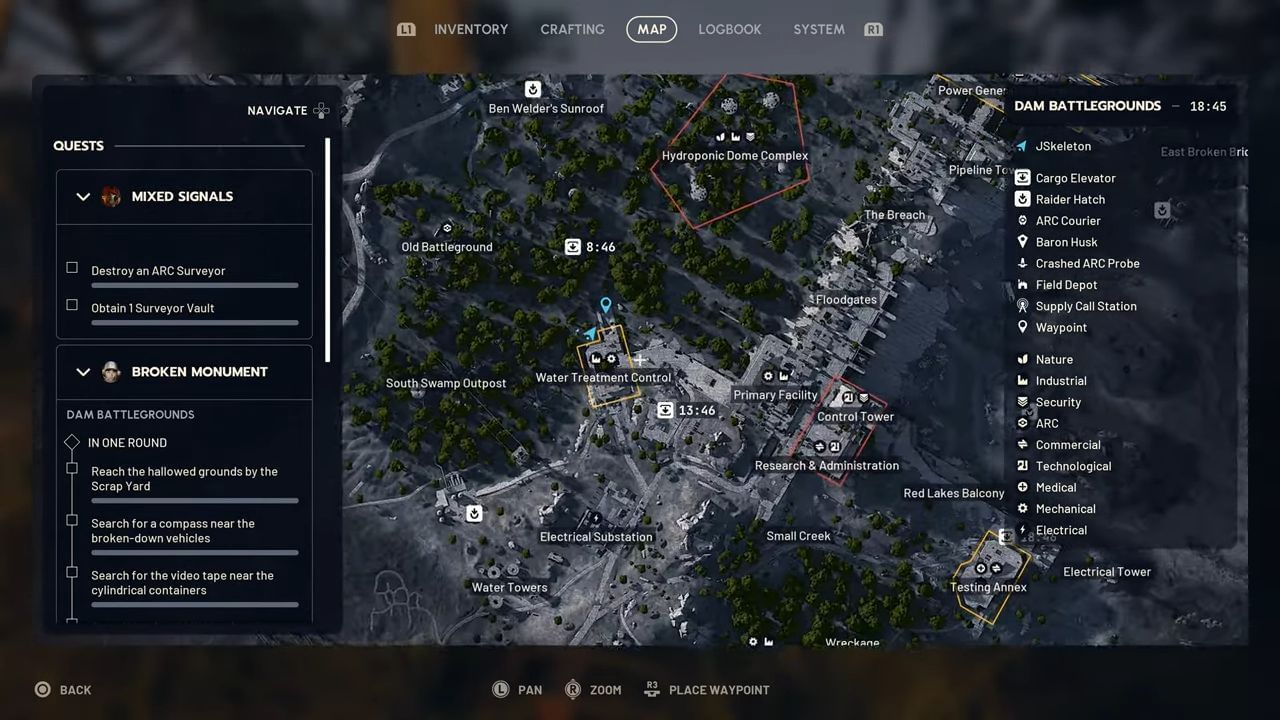Collapse the BROKEN MONUMENT quest section
1280x720 pixels.
pos(83,371)
